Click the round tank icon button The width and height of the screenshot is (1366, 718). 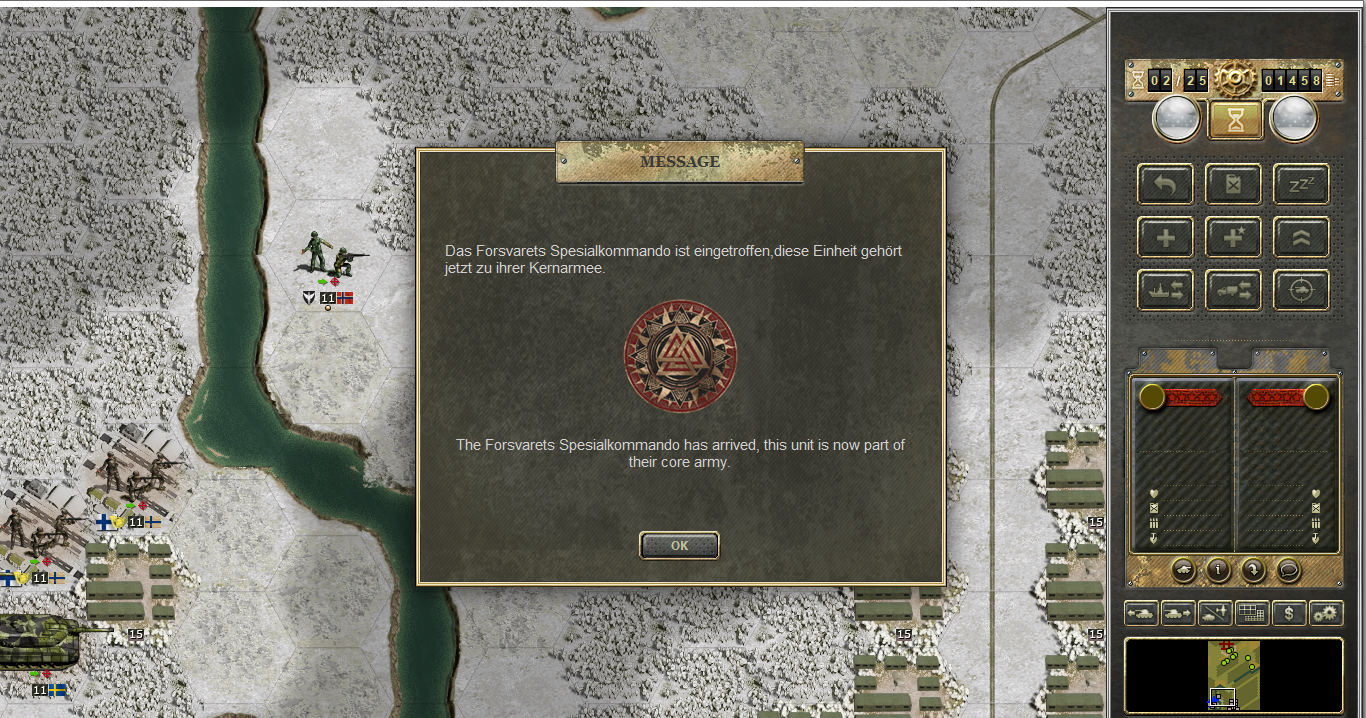tap(1181, 569)
